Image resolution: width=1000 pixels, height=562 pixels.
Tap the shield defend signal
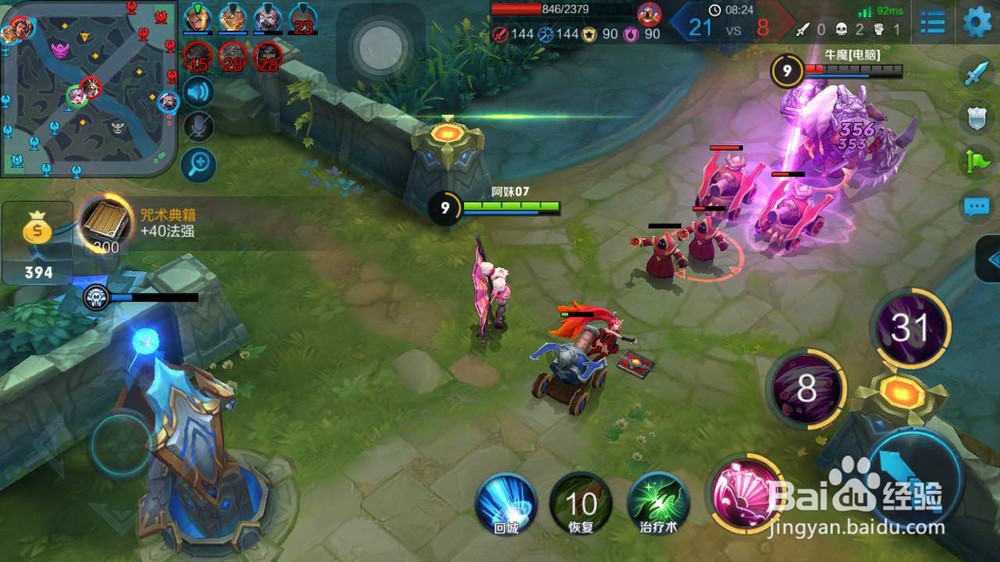tap(975, 117)
